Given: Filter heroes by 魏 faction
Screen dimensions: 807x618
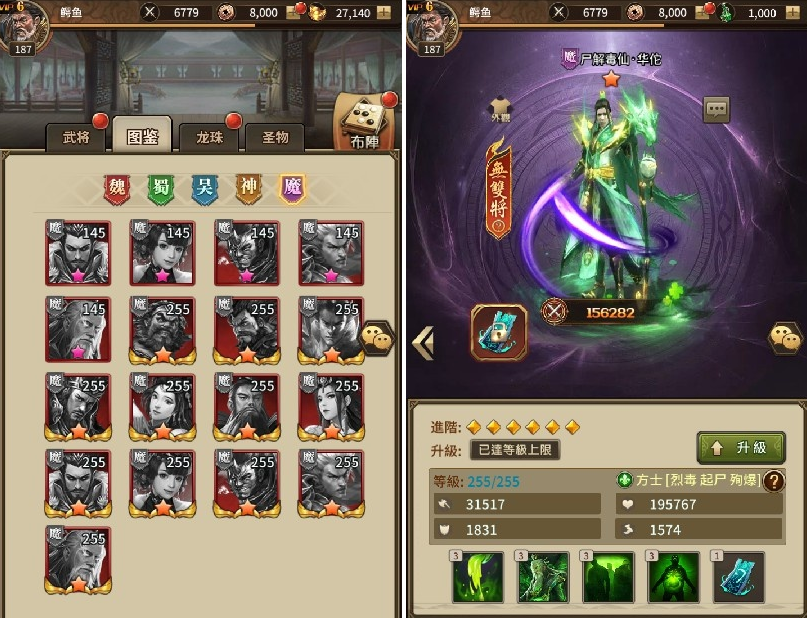Looking at the screenshot, I should (x=118, y=189).
